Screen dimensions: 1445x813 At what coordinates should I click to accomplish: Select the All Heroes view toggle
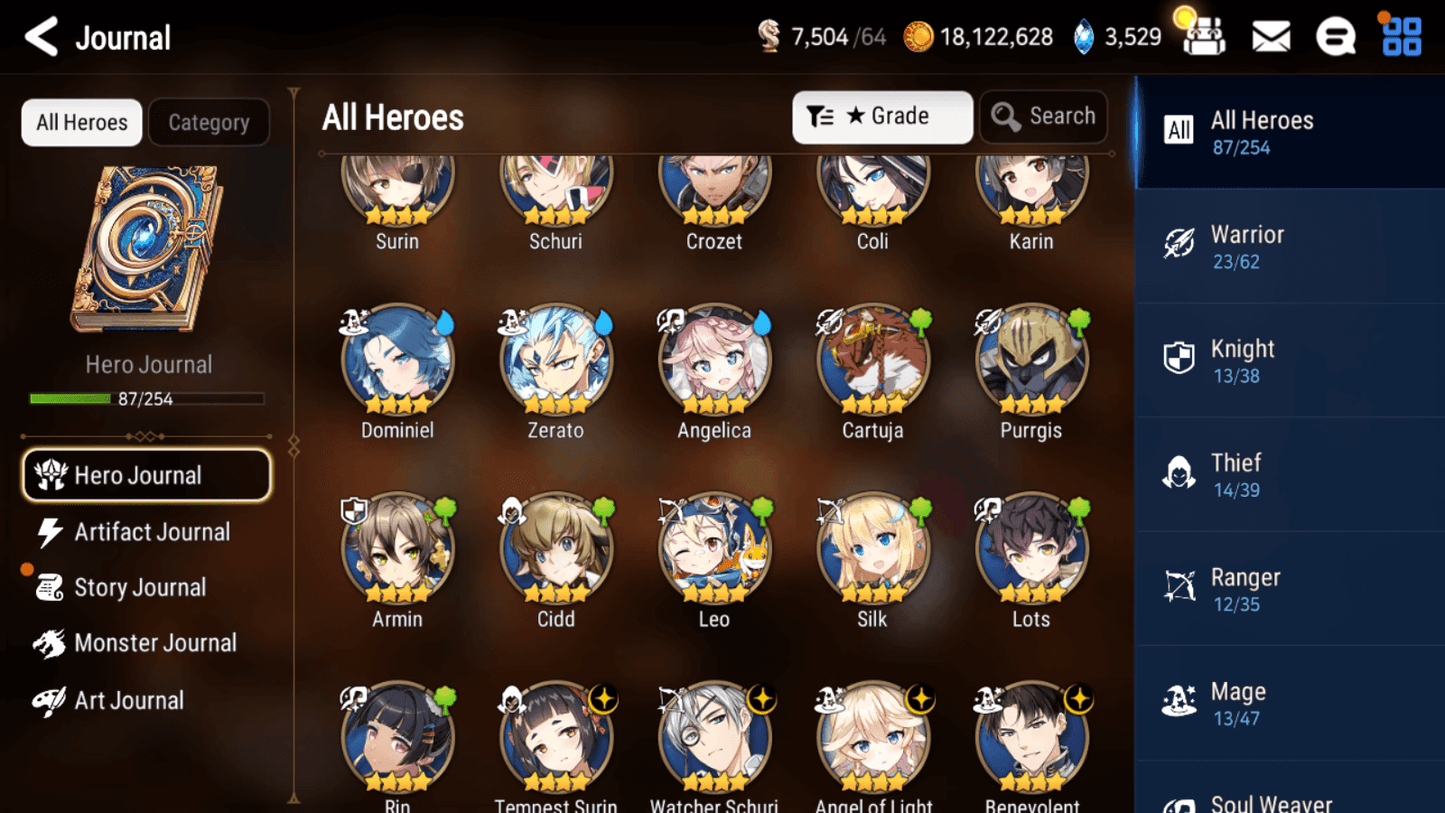tap(81, 122)
